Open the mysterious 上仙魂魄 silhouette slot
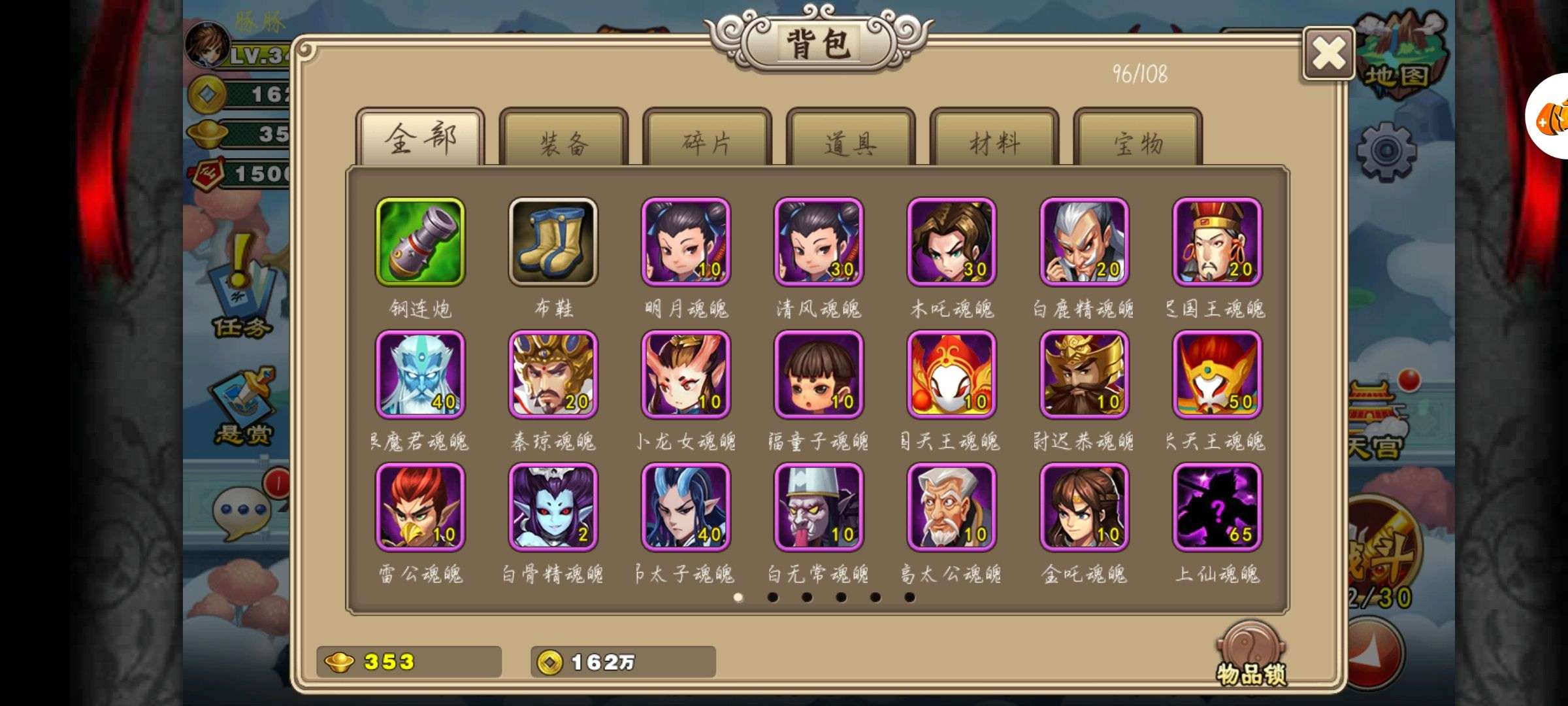1568x706 pixels. click(1217, 508)
